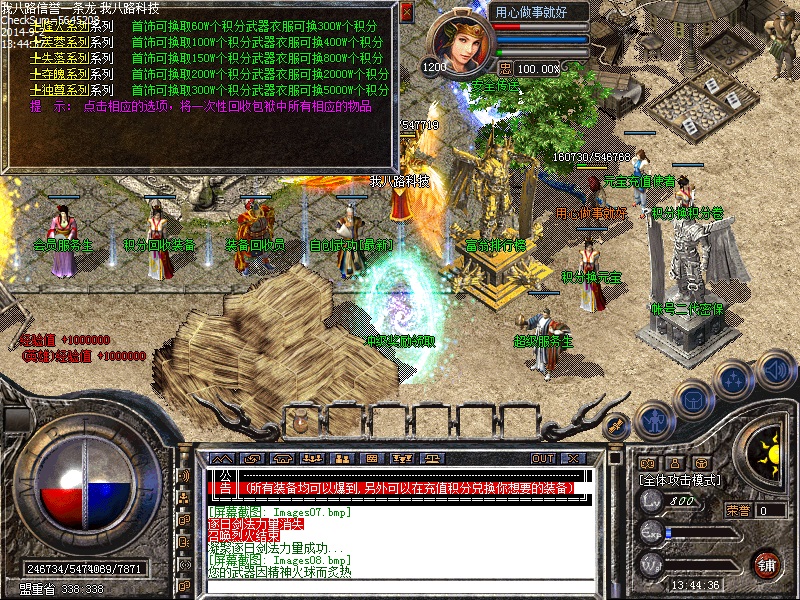Close the NPC recycling dialog

click(406, 12)
